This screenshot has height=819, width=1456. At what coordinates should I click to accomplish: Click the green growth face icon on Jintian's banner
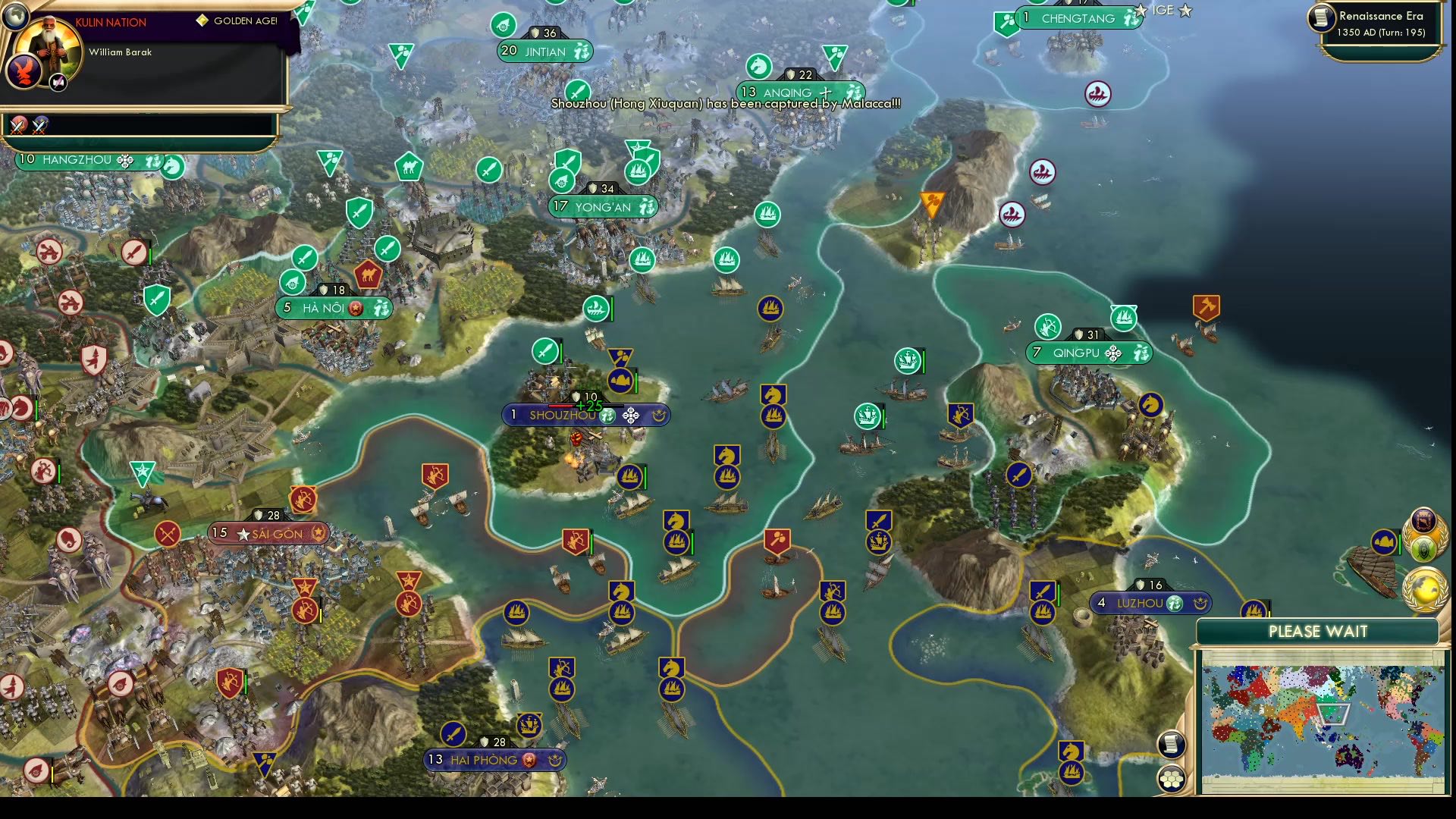pos(581,52)
